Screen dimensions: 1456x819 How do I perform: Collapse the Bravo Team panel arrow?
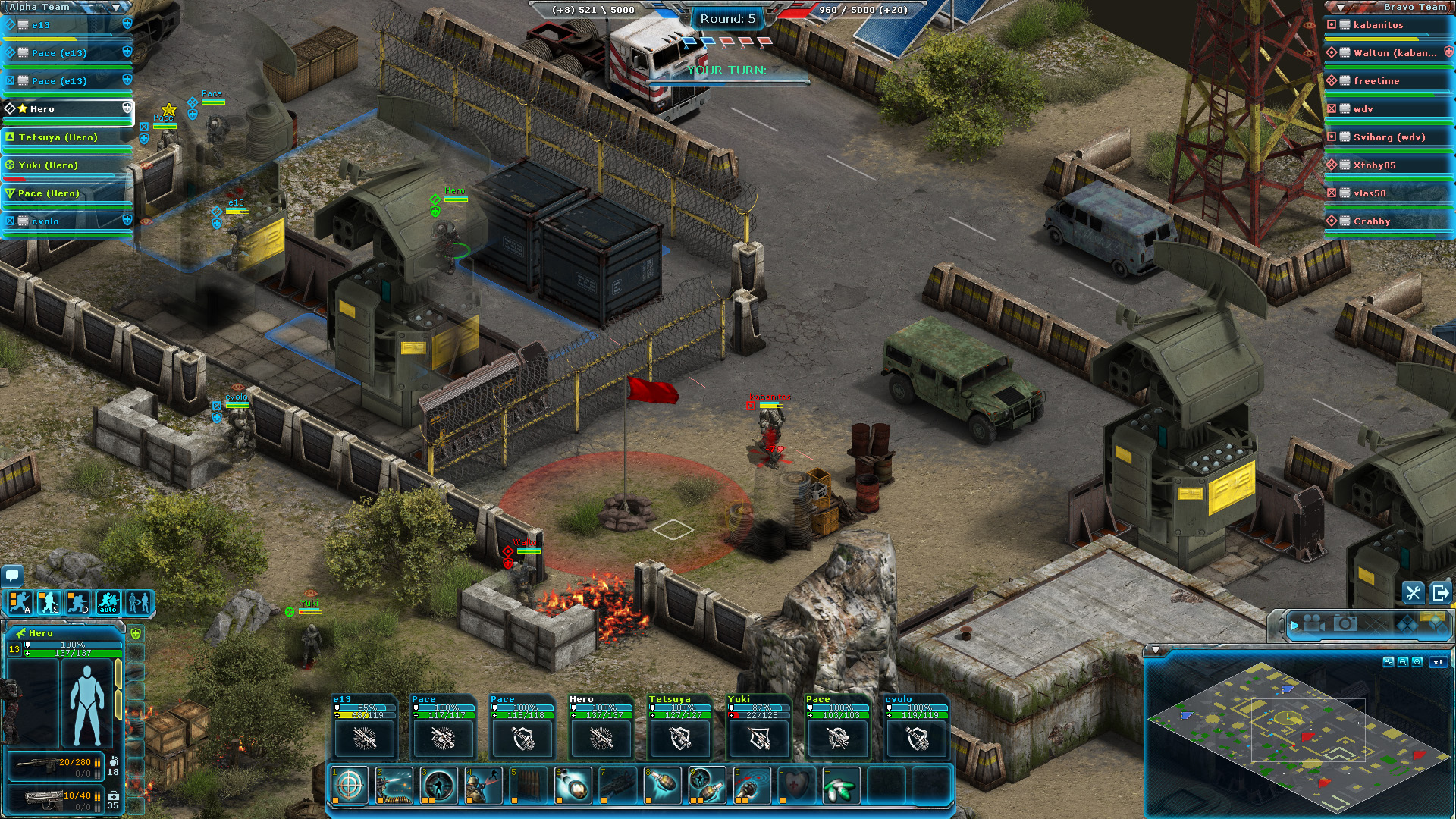[1339, 7]
